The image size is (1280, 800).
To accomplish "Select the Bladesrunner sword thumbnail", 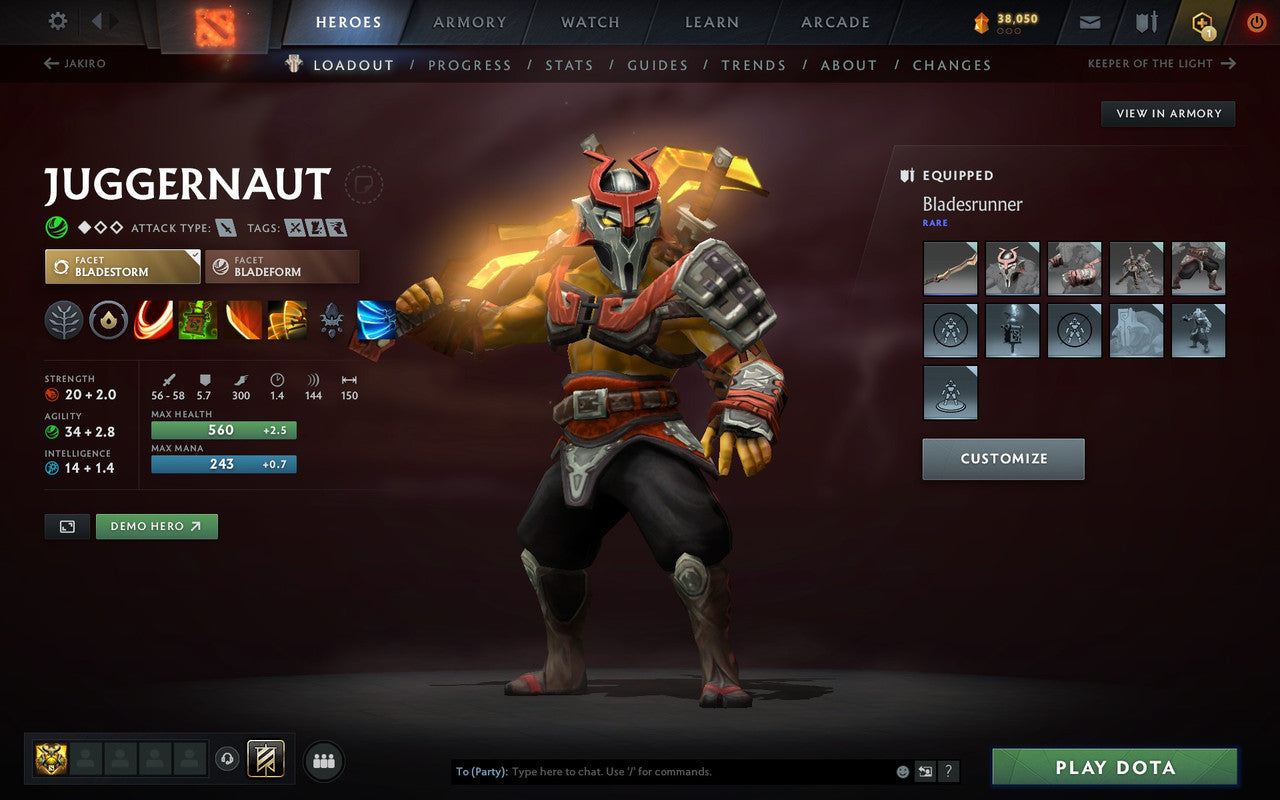I will pos(950,268).
